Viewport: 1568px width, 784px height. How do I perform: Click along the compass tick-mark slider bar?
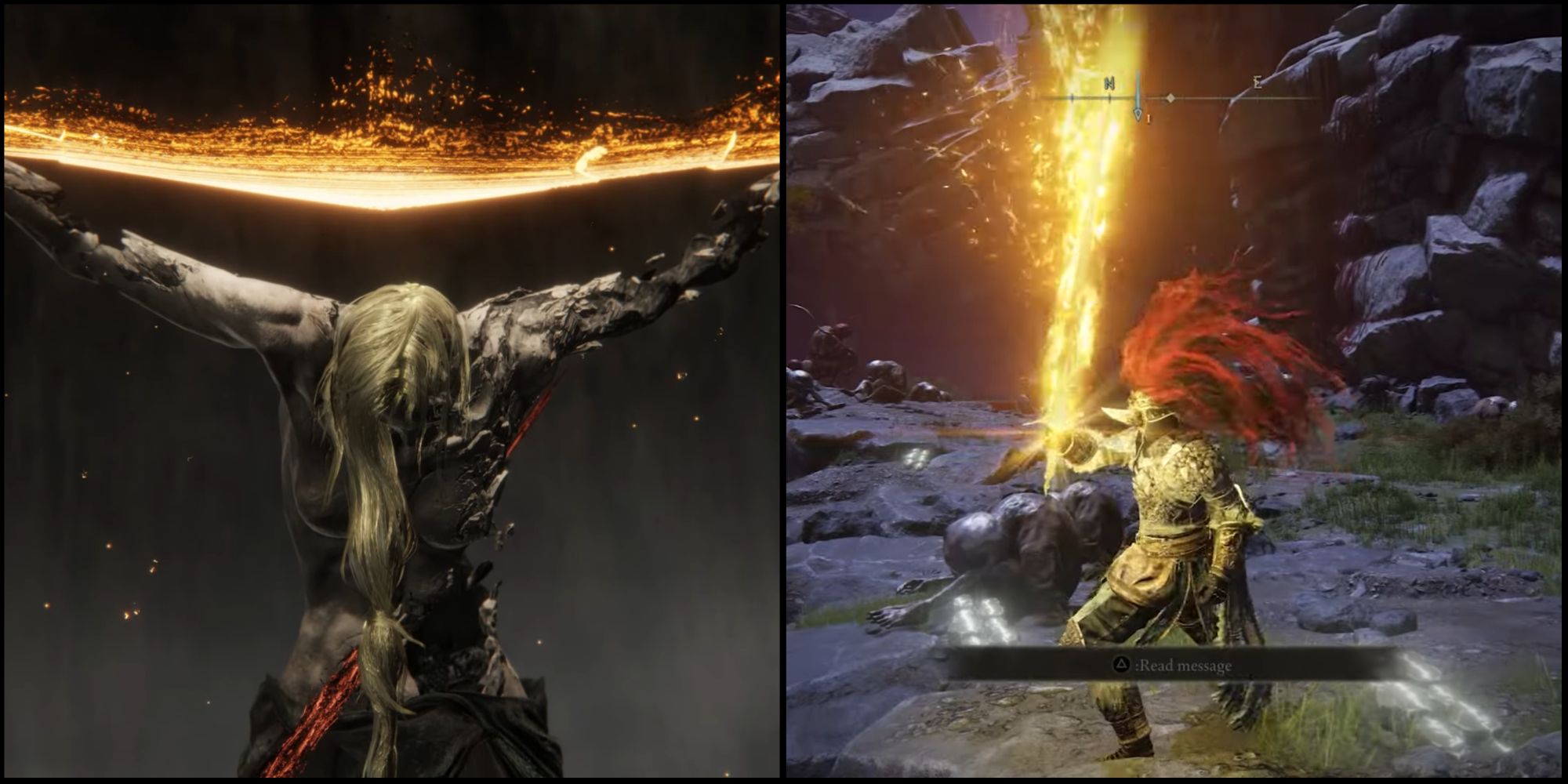pos(1215,96)
